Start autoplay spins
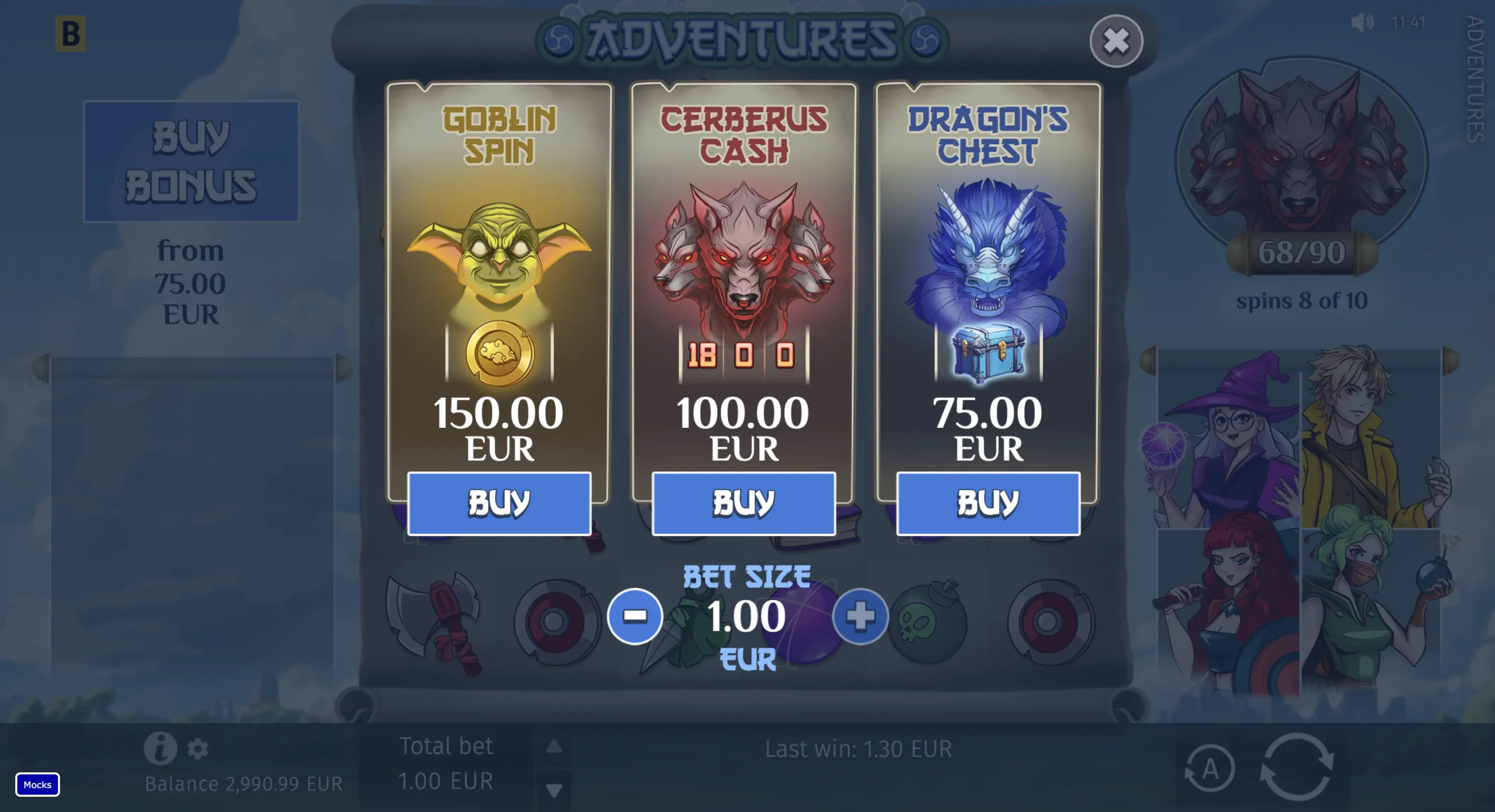Screen dimensions: 1495x812 click(1209, 768)
